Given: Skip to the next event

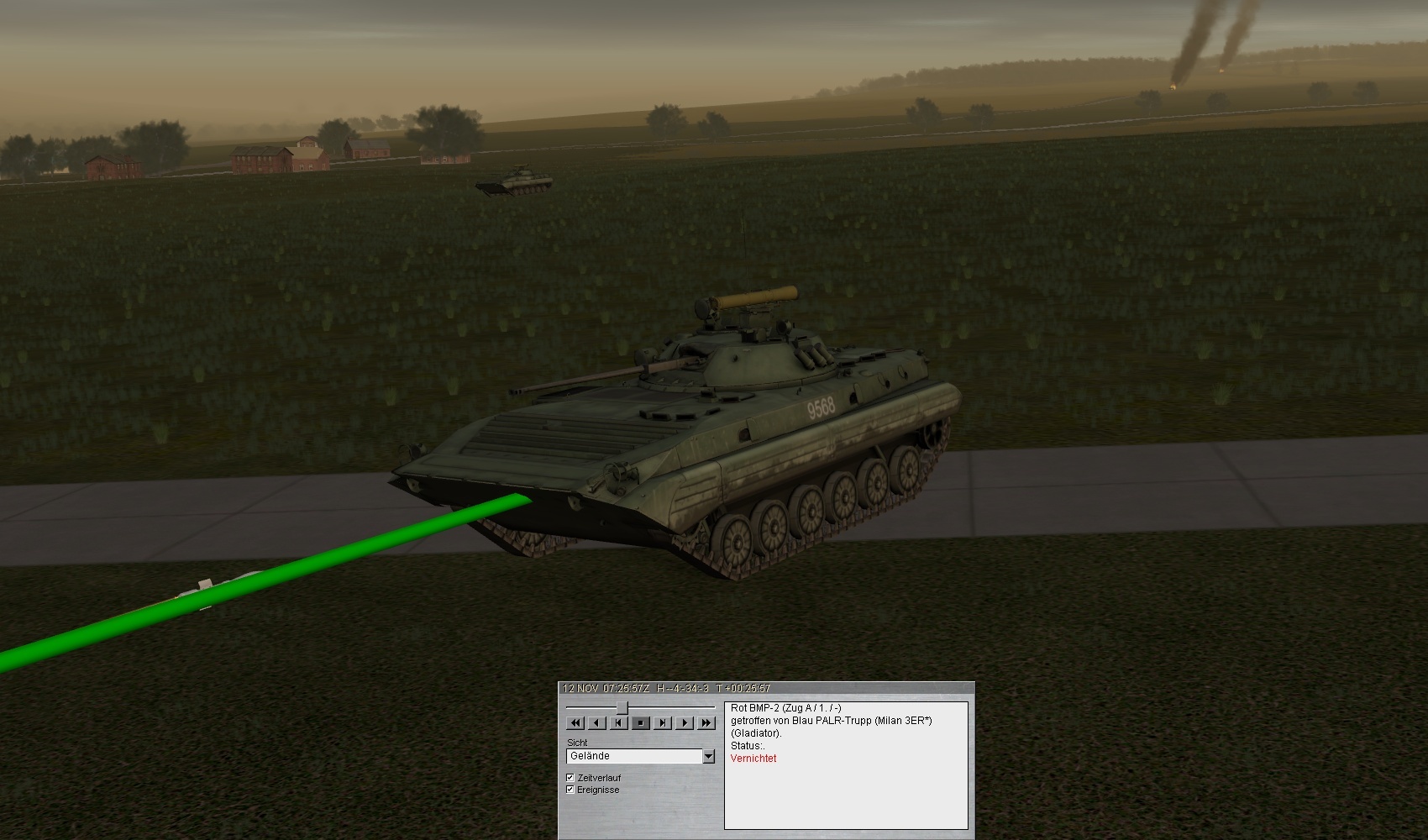Looking at the screenshot, I should coord(663,722).
